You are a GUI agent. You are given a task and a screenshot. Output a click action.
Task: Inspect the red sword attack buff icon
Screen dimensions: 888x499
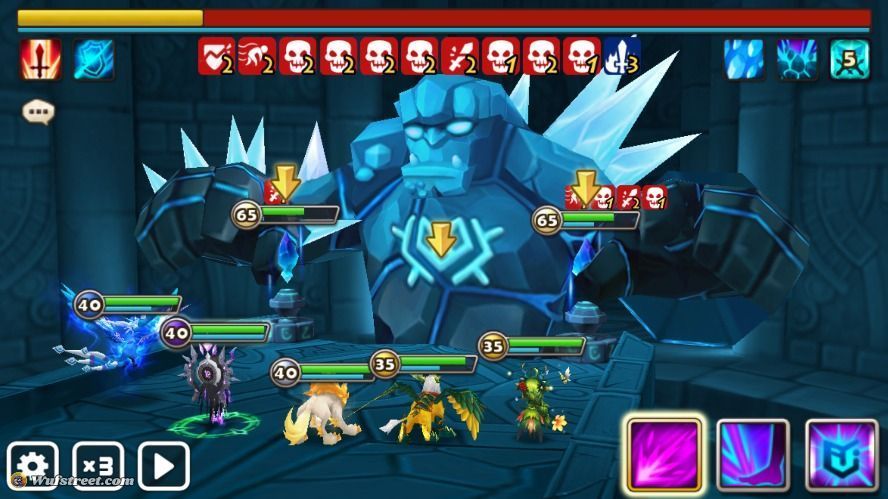(41, 59)
